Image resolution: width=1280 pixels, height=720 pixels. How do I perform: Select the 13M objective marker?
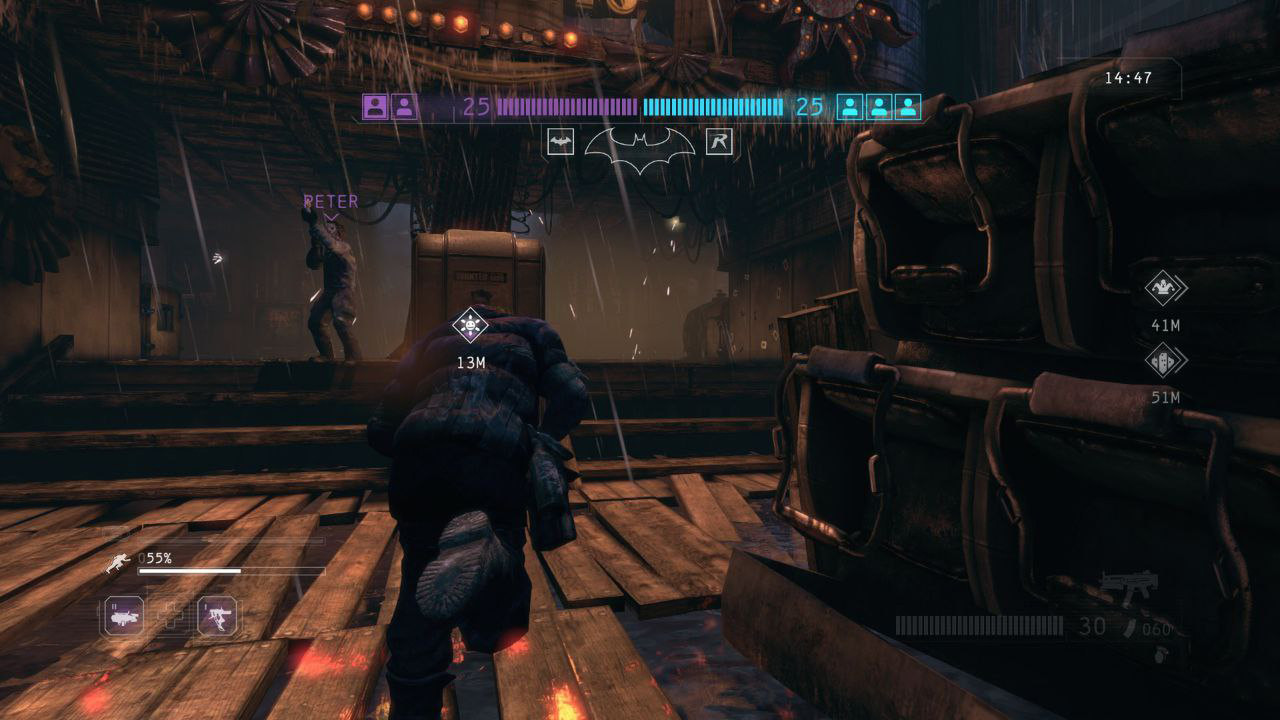[470, 325]
